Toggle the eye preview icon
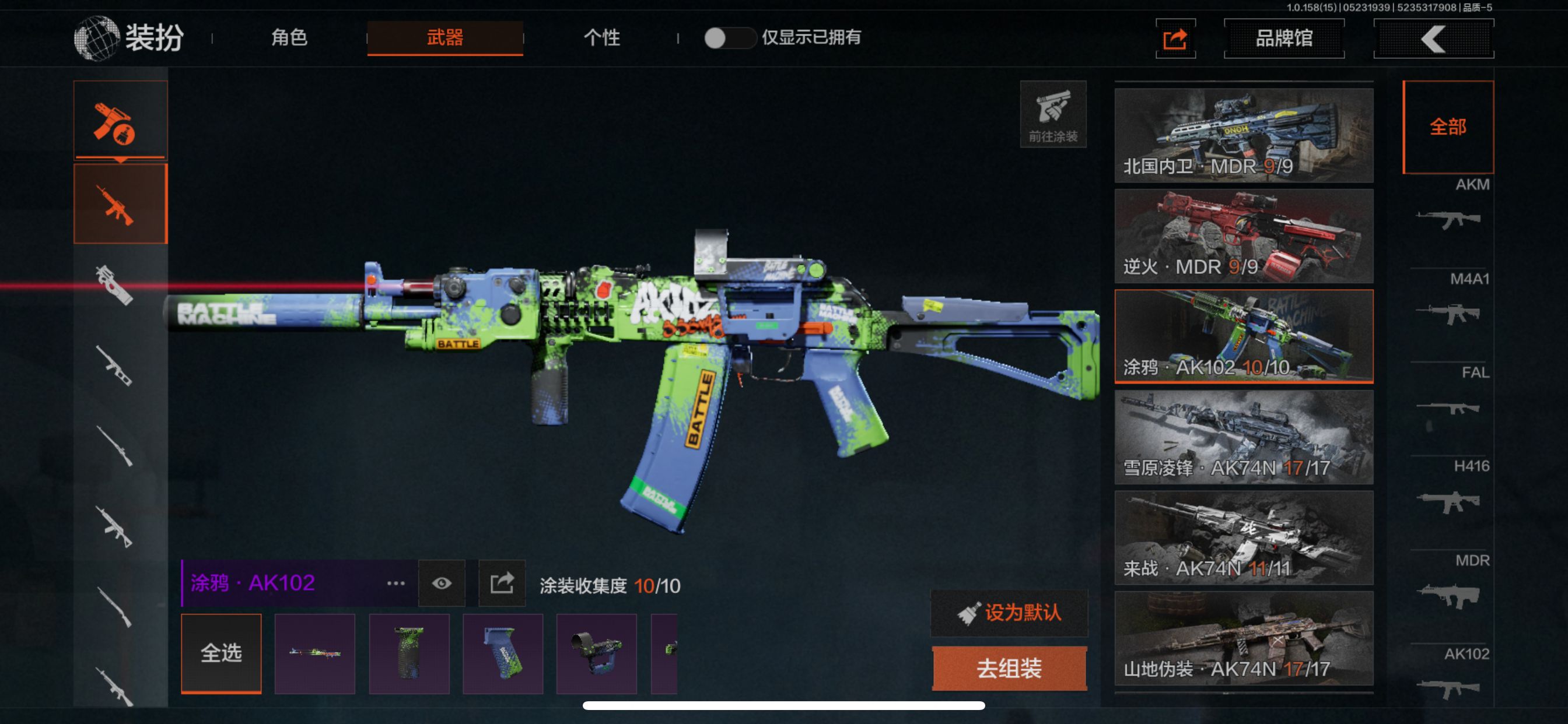1568x724 pixels. [442, 583]
